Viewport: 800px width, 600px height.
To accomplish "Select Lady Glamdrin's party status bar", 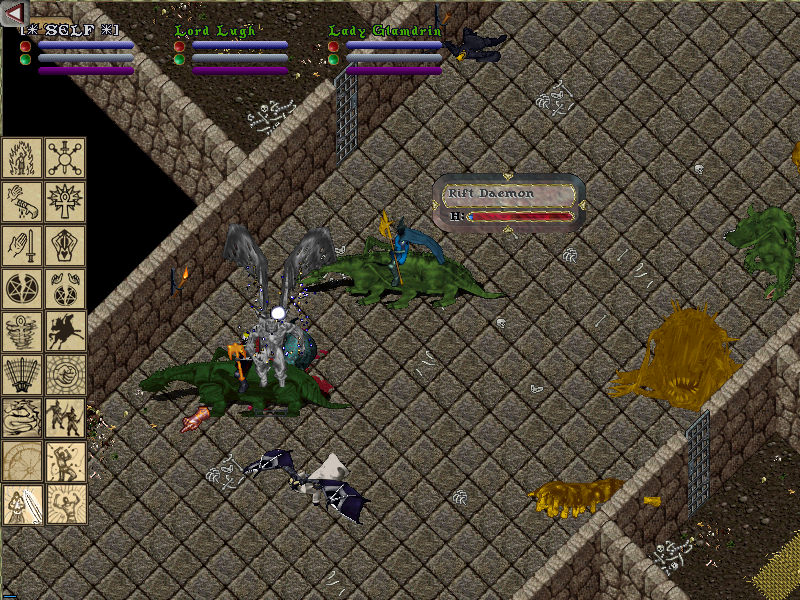I will 386,50.
